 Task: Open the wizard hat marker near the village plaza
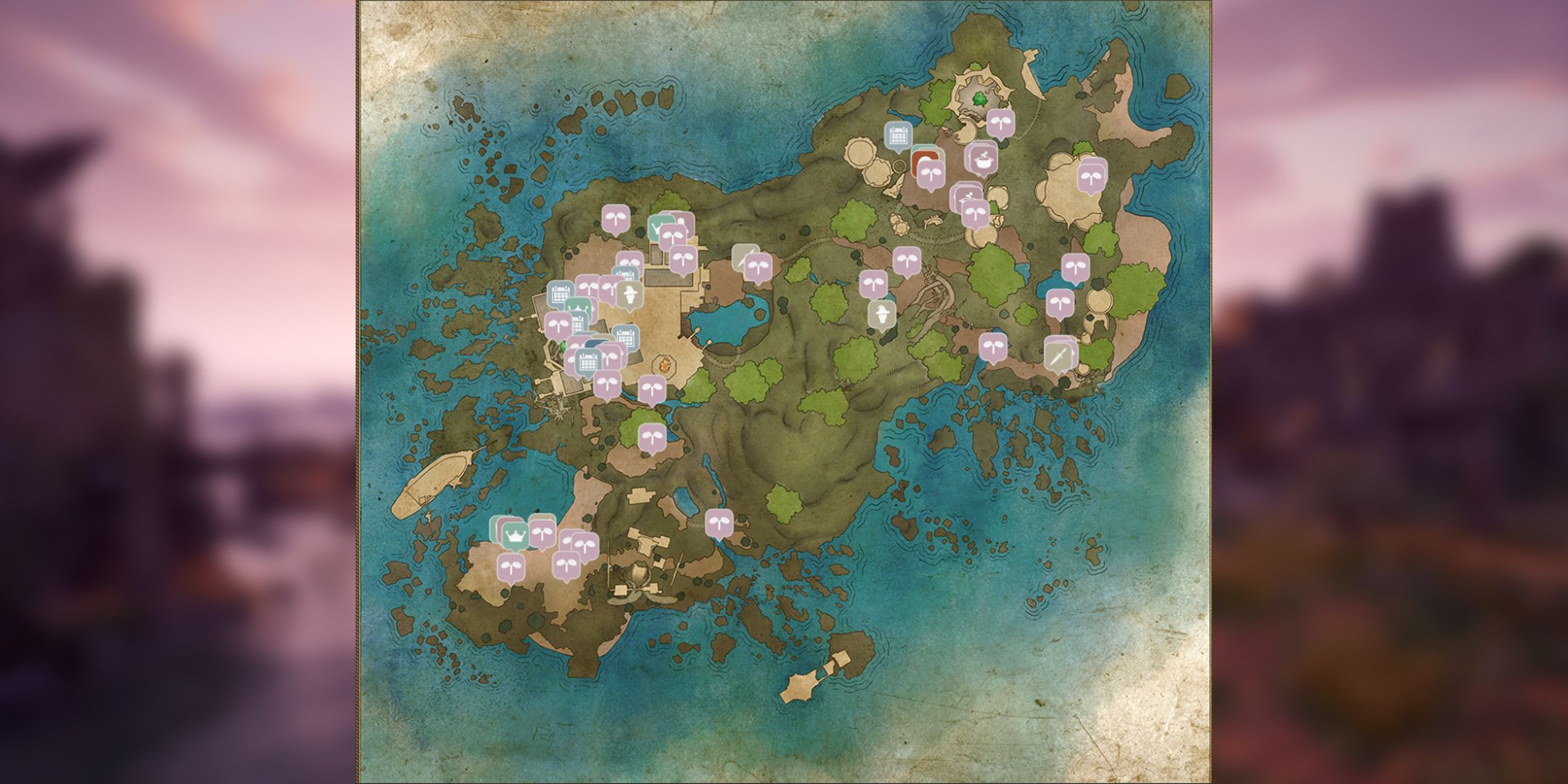630,293
